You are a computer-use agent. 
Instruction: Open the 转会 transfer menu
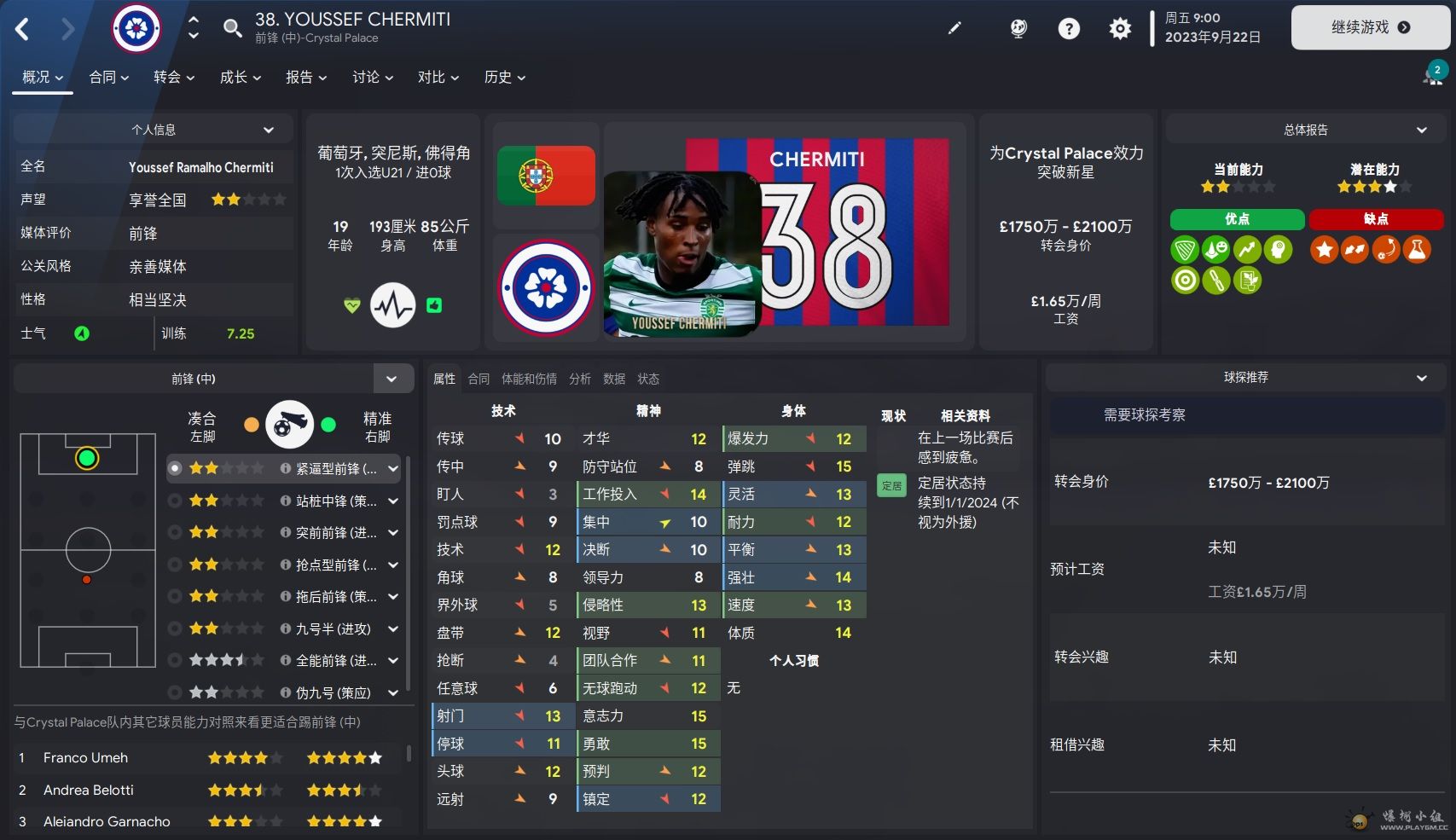pos(173,77)
